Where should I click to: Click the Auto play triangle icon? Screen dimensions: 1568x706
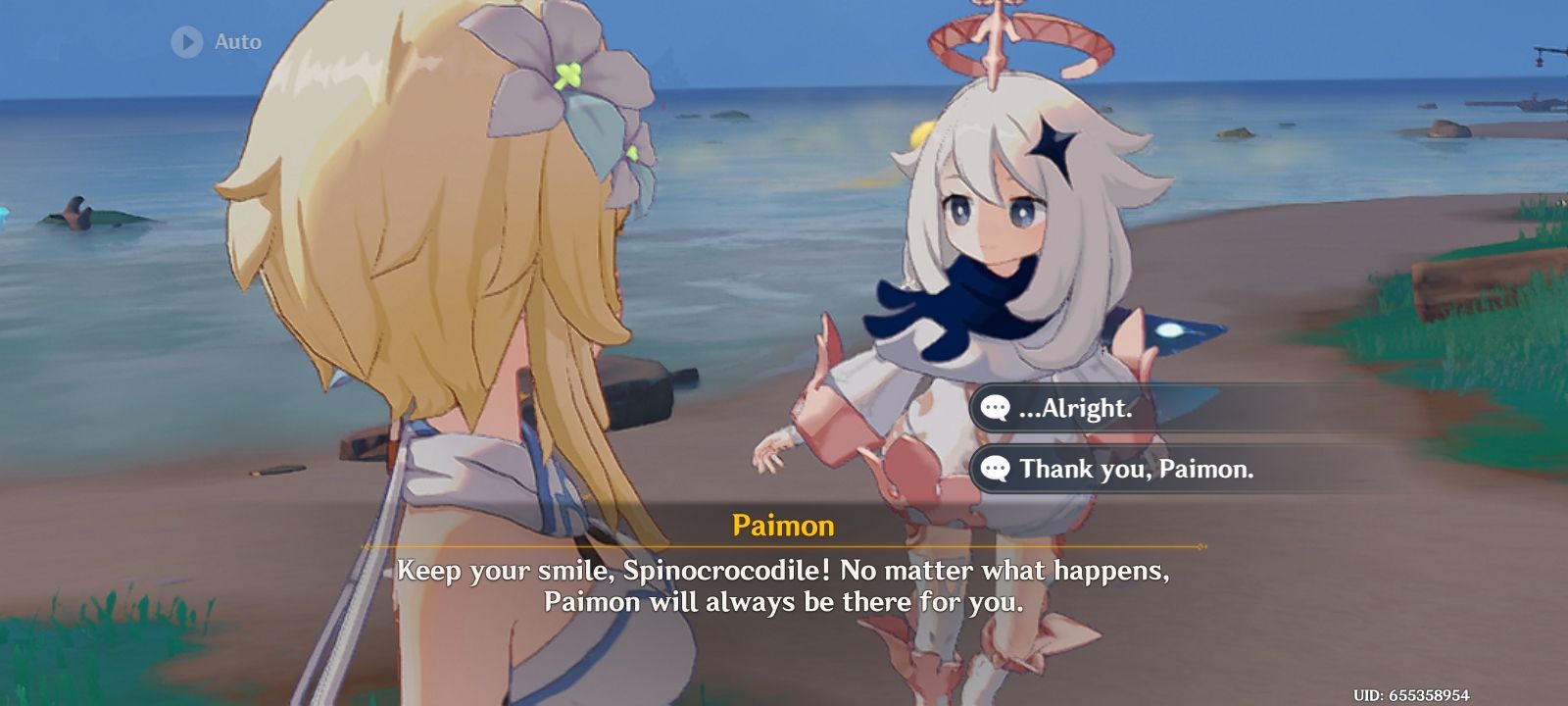[x=186, y=41]
